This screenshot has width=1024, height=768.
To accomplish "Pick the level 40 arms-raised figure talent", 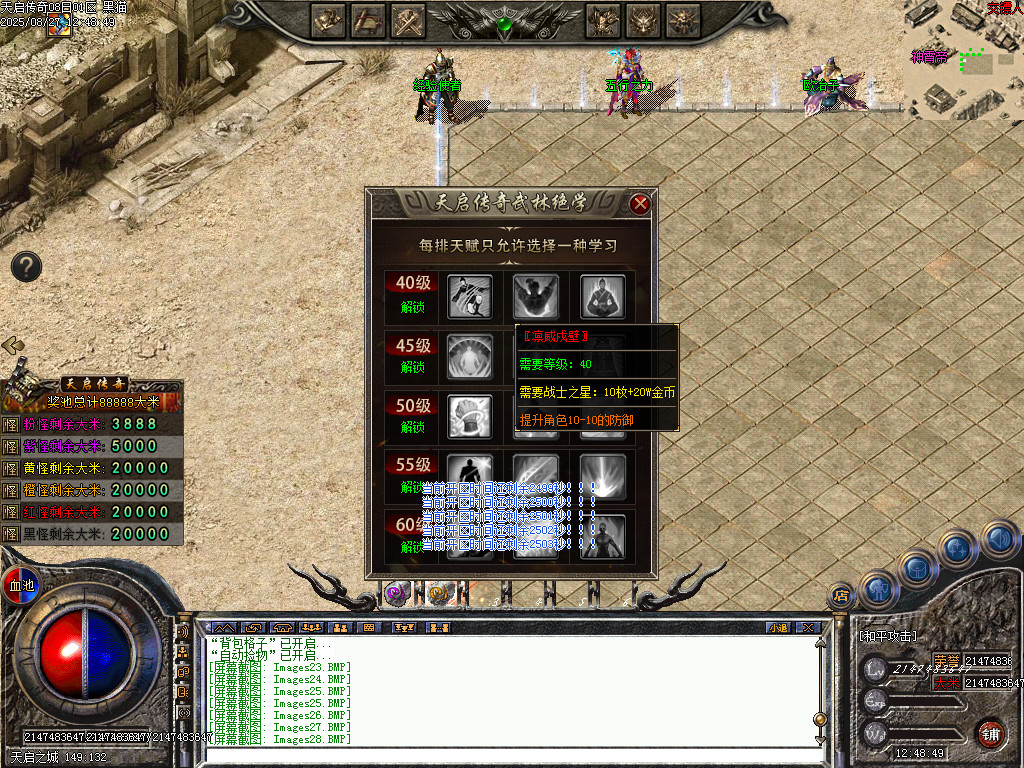I will click(536, 296).
